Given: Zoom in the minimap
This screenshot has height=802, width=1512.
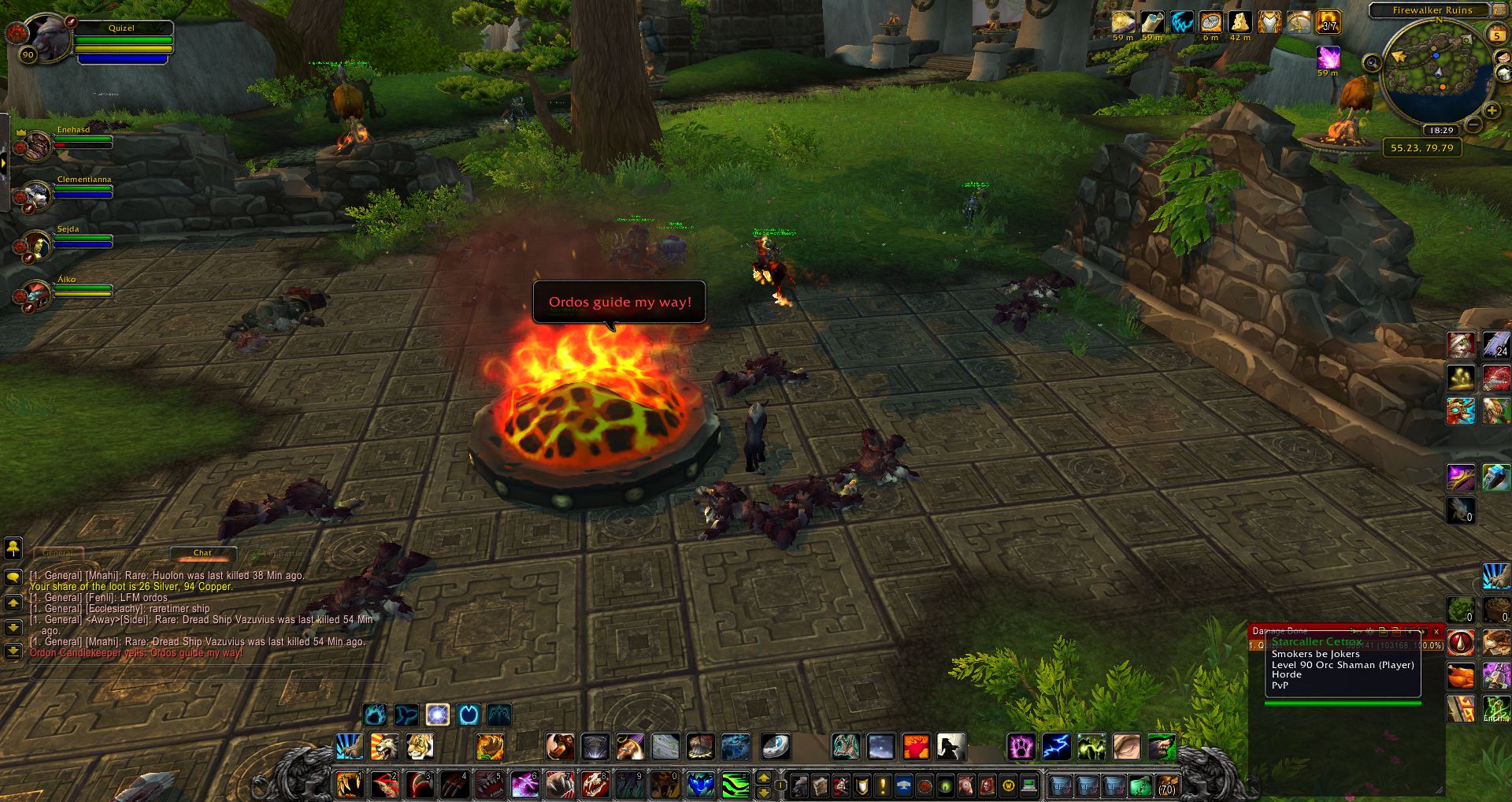Looking at the screenshot, I should tap(1492, 110).
